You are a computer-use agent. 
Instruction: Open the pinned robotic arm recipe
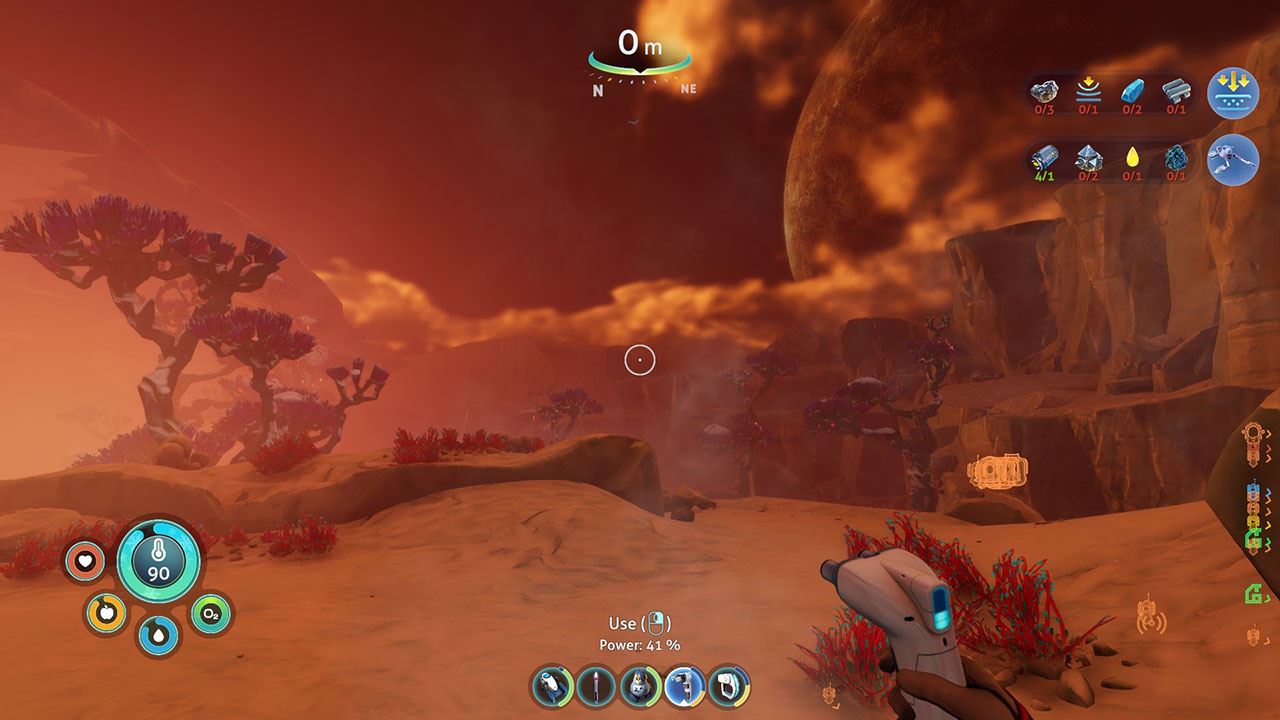(1233, 160)
